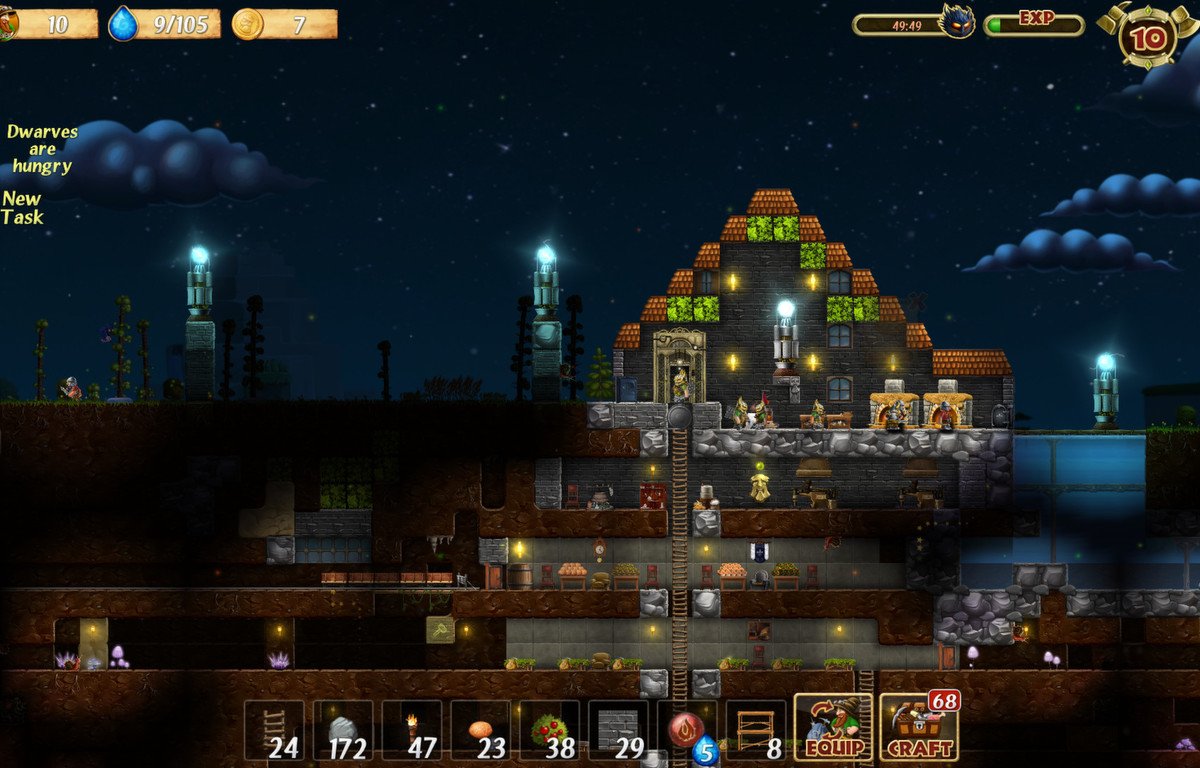Open the Craft menu
Viewport: 1200px width, 768px height.
pyautogui.click(x=918, y=729)
